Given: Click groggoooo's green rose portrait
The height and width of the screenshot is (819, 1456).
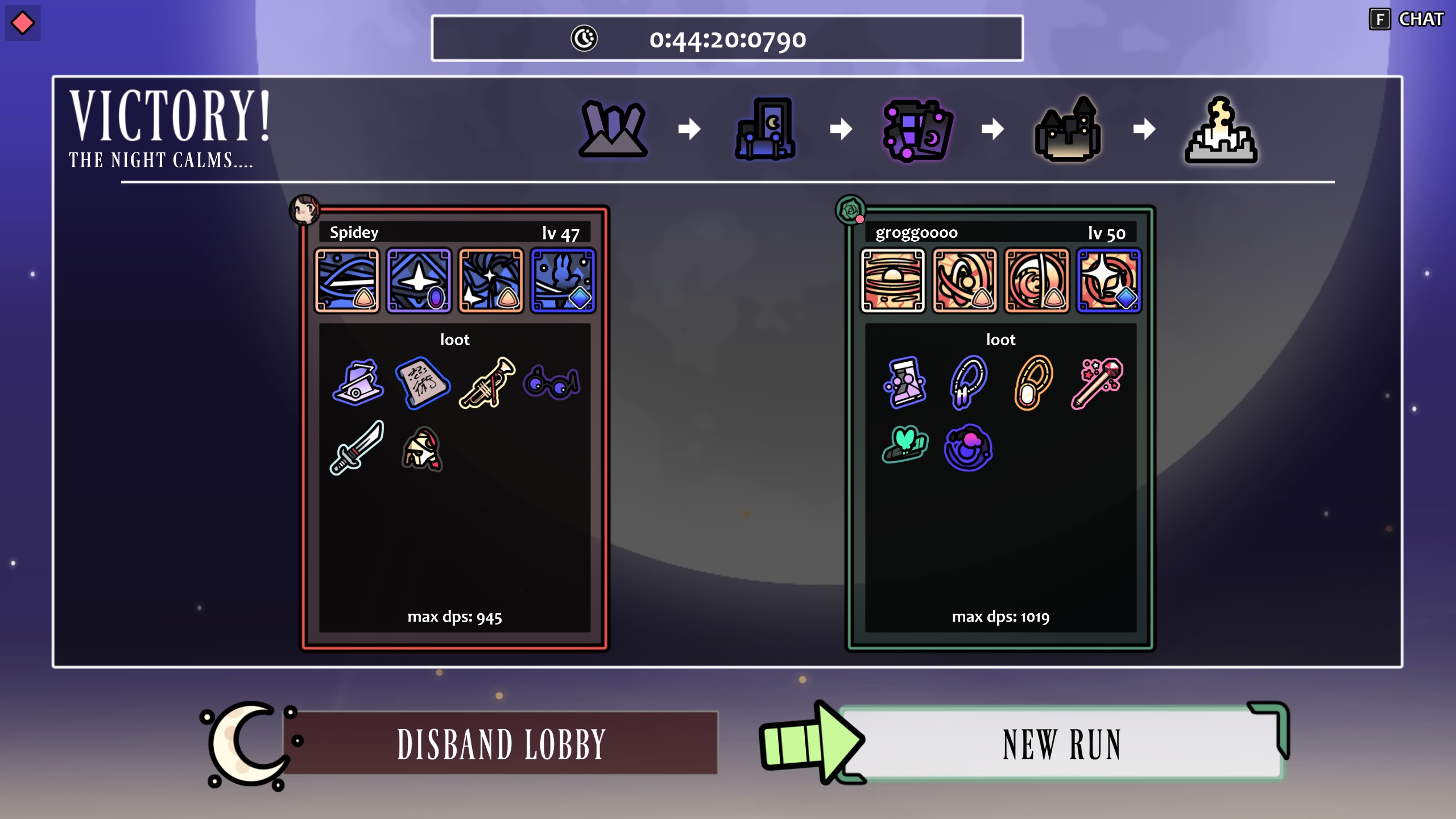Looking at the screenshot, I should click(x=850, y=209).
